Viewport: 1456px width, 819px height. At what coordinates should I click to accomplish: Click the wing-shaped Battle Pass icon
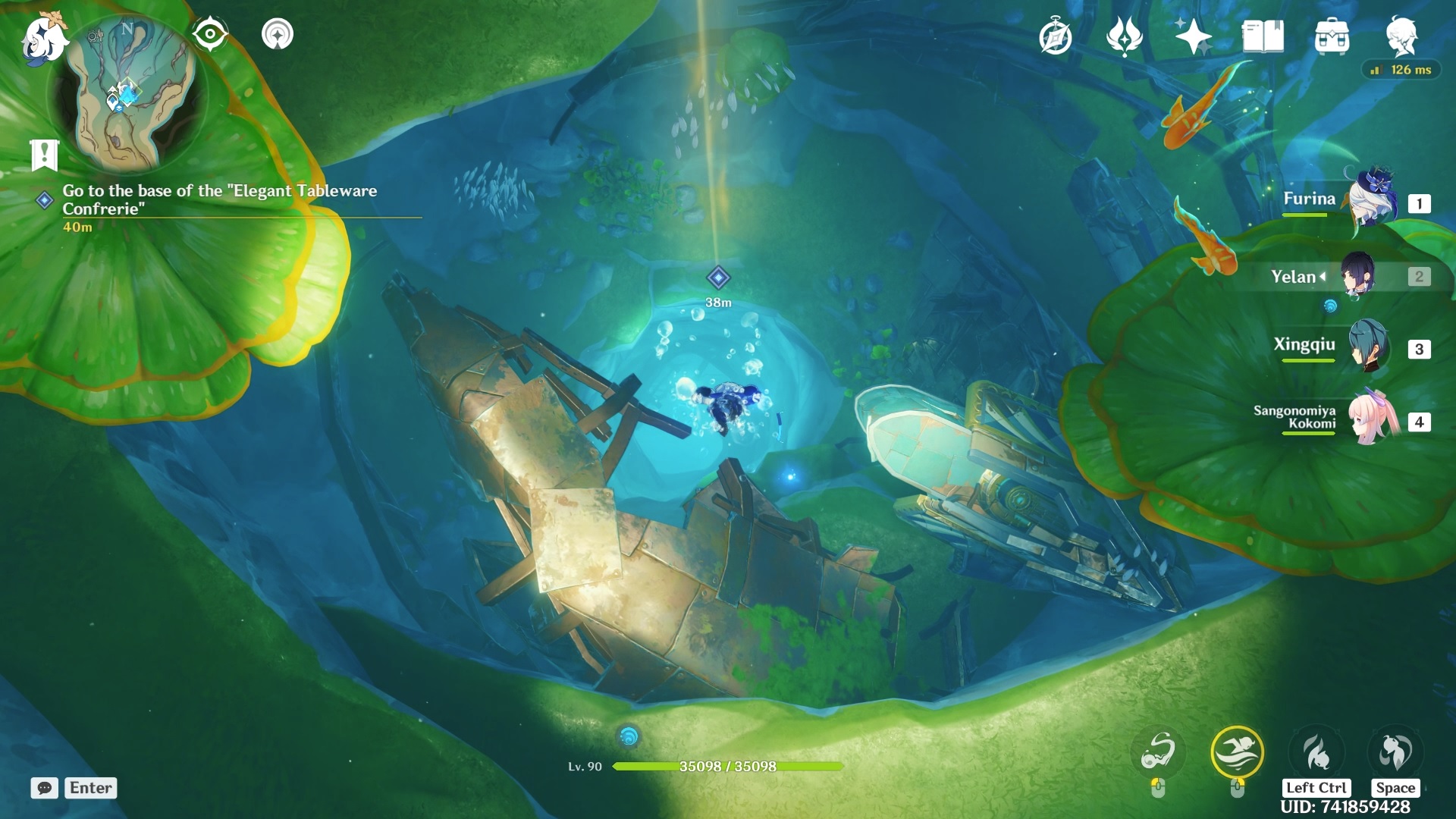[x=1125, y=34]
